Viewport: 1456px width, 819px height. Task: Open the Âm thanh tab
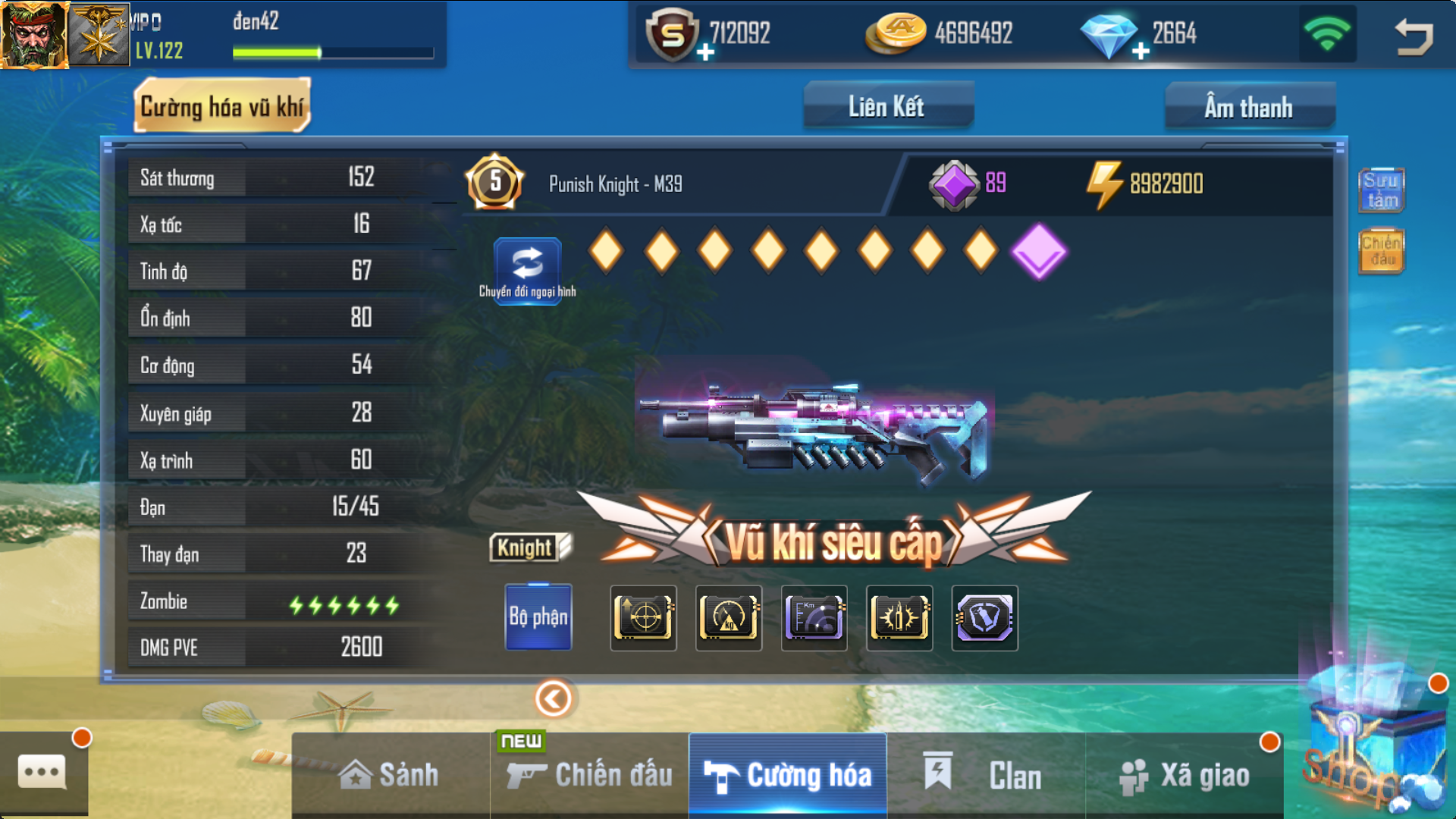[1249, 107]
